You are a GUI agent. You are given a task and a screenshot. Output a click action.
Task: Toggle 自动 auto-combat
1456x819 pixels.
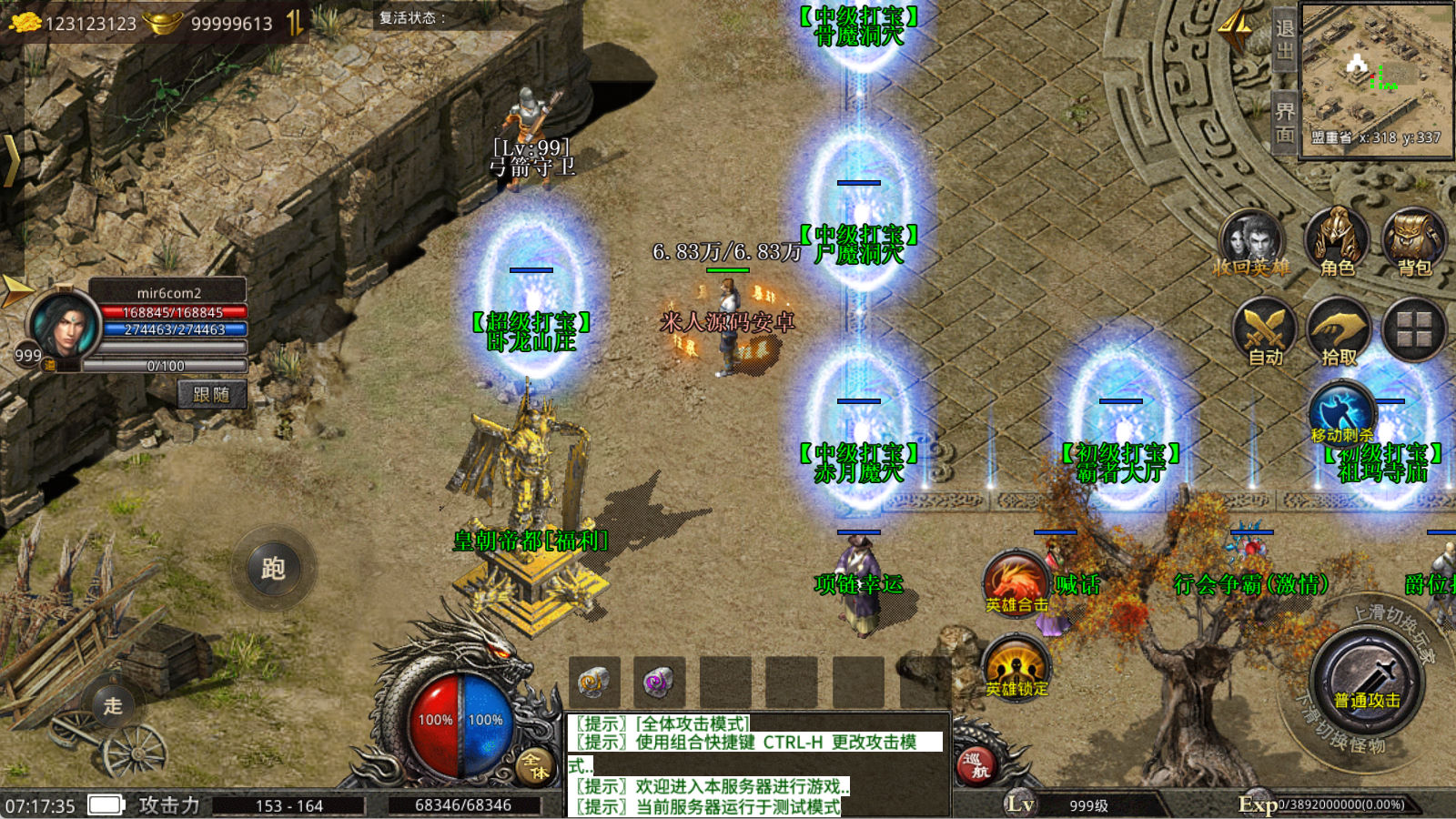pyautogui.click(x=1265, y=329)
